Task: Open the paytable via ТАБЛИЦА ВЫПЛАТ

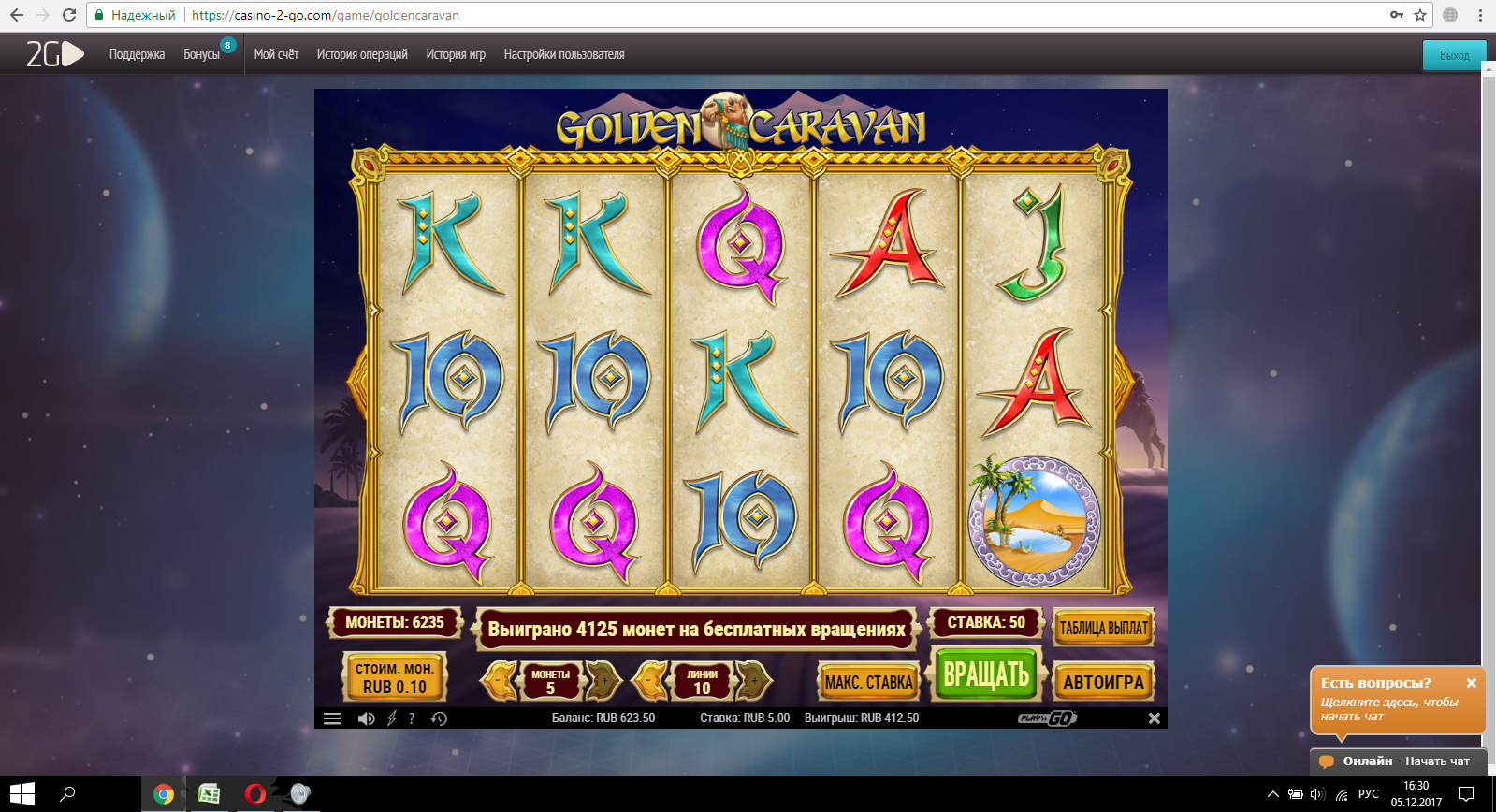Action: [x=1103, y=628]
